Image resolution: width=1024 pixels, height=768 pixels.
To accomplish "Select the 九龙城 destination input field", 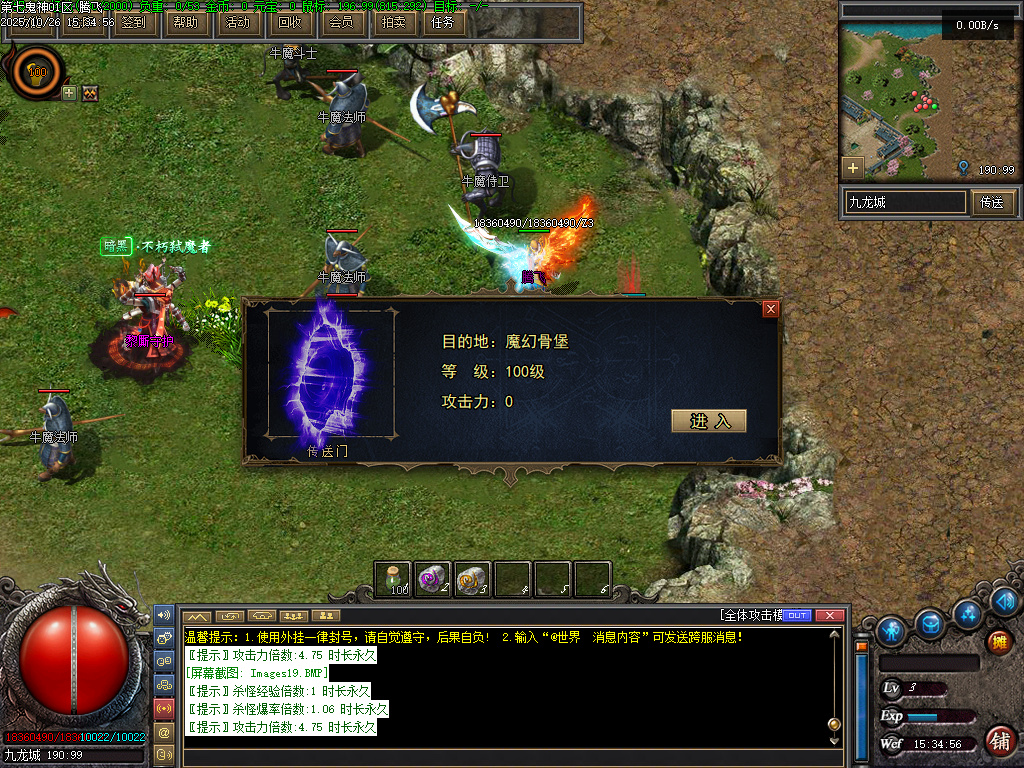I will tap(905, 202).
